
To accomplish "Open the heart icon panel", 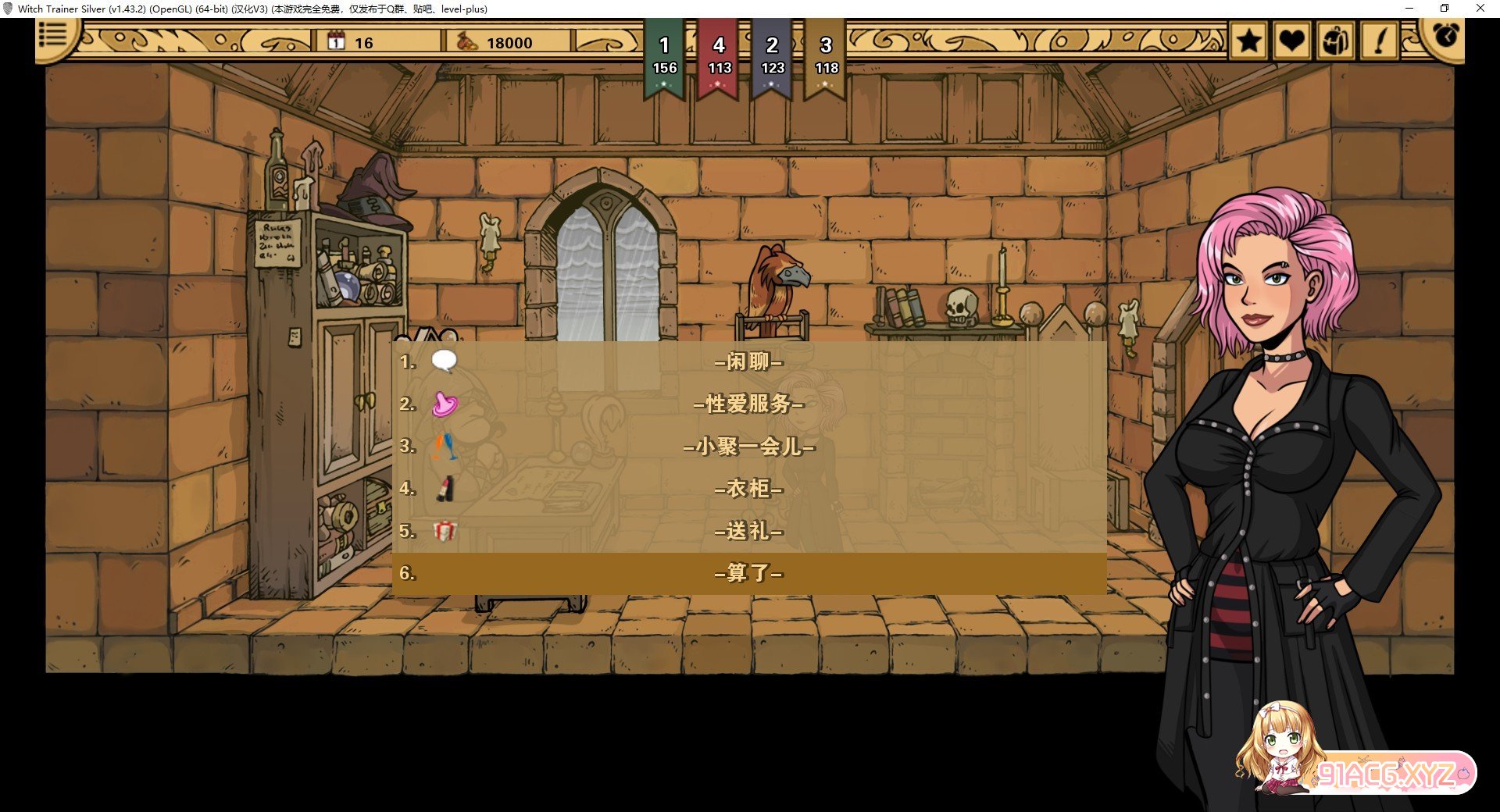I will click(1291, 41).
